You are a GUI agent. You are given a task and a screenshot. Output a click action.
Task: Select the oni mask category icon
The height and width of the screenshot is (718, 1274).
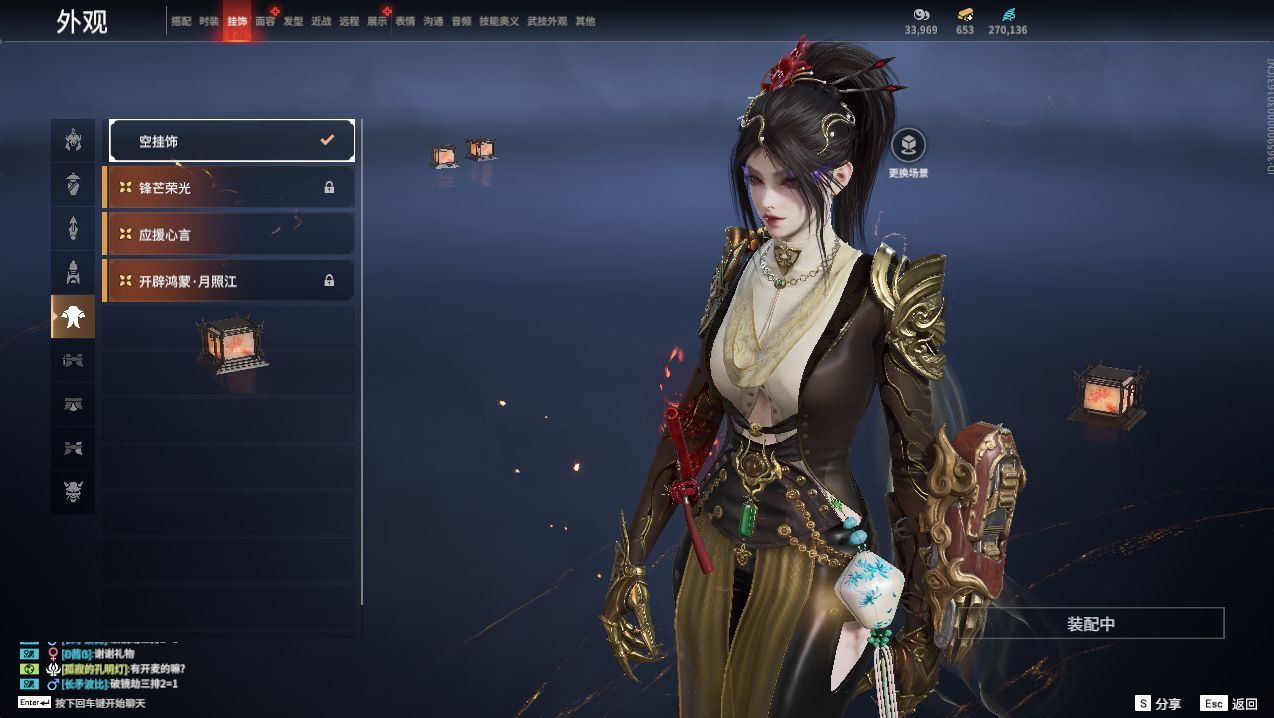pos(73,492)
